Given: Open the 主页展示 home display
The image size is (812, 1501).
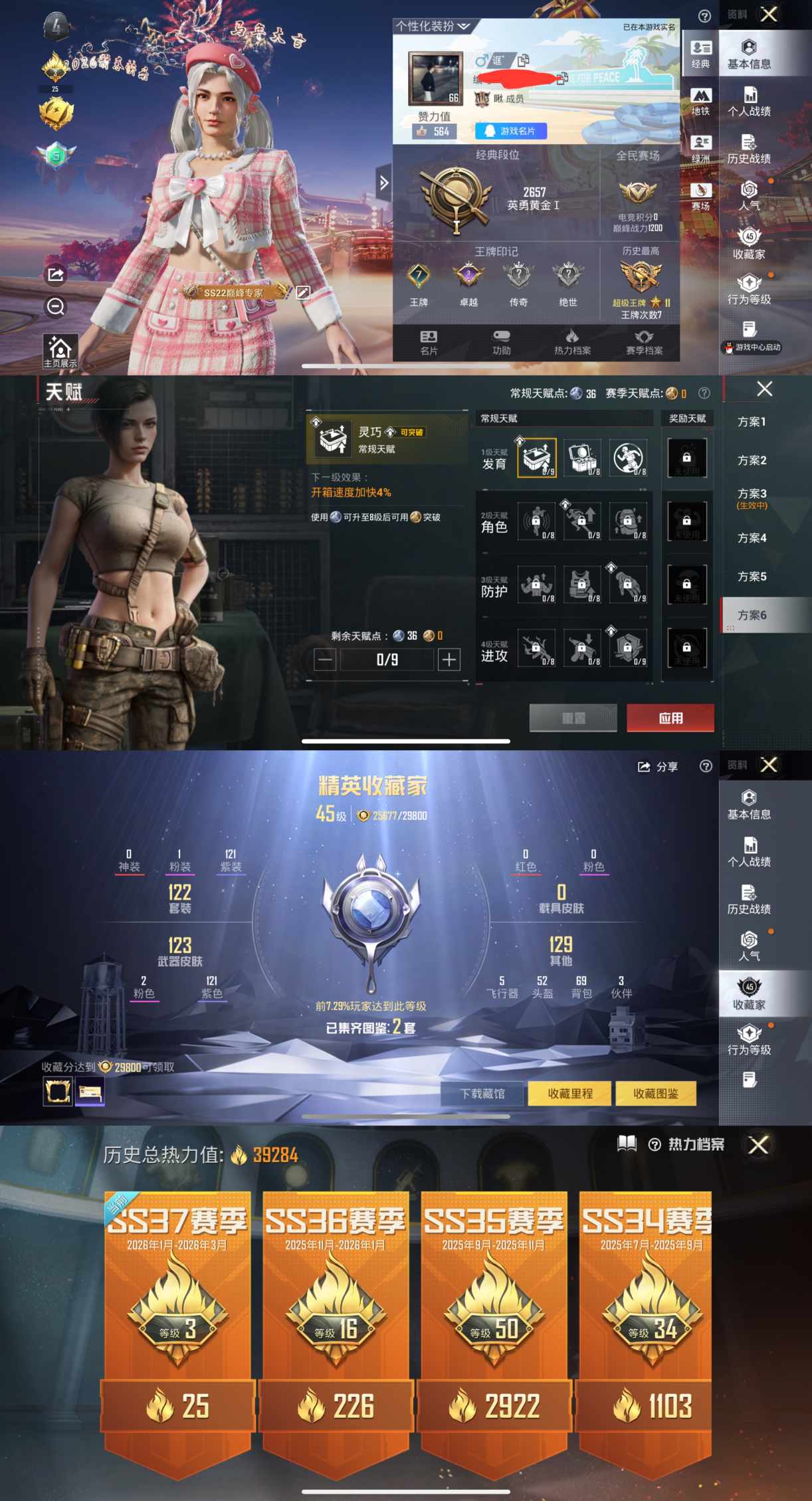Looking at the screenshot, I should click(60, 351).
